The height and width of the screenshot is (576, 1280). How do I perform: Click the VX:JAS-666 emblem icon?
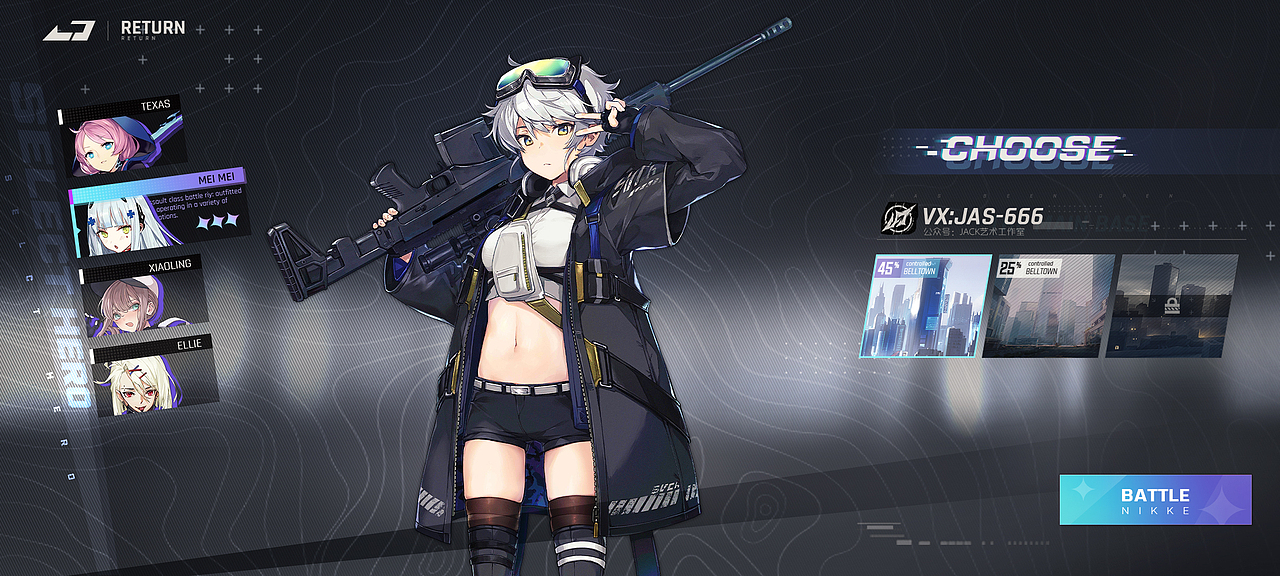click(x=899, y=218)
